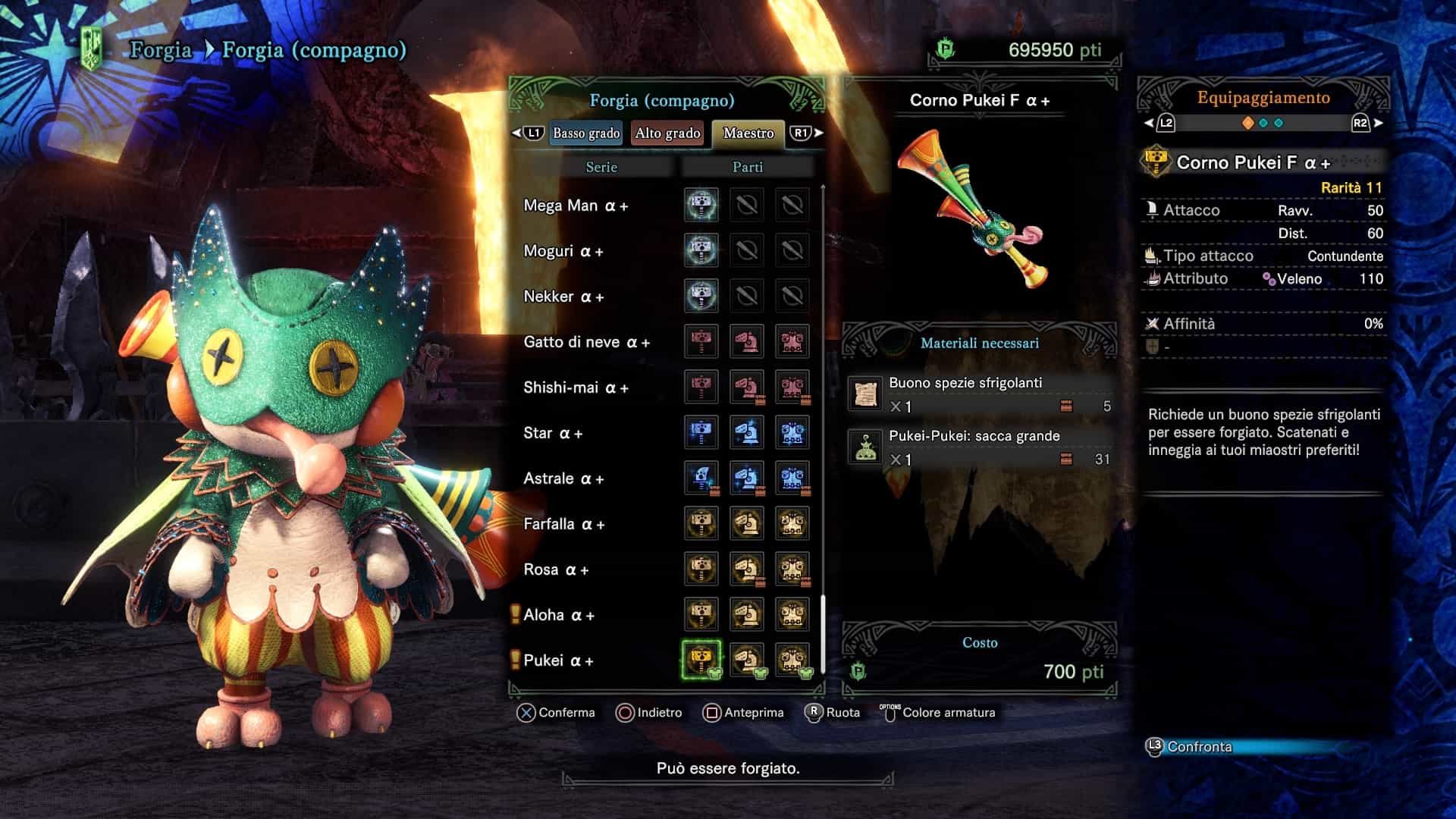The height and width of the screenshot is (819, 1456).
Task: Open the Astrale α+ series
Action: click(563, 479)
